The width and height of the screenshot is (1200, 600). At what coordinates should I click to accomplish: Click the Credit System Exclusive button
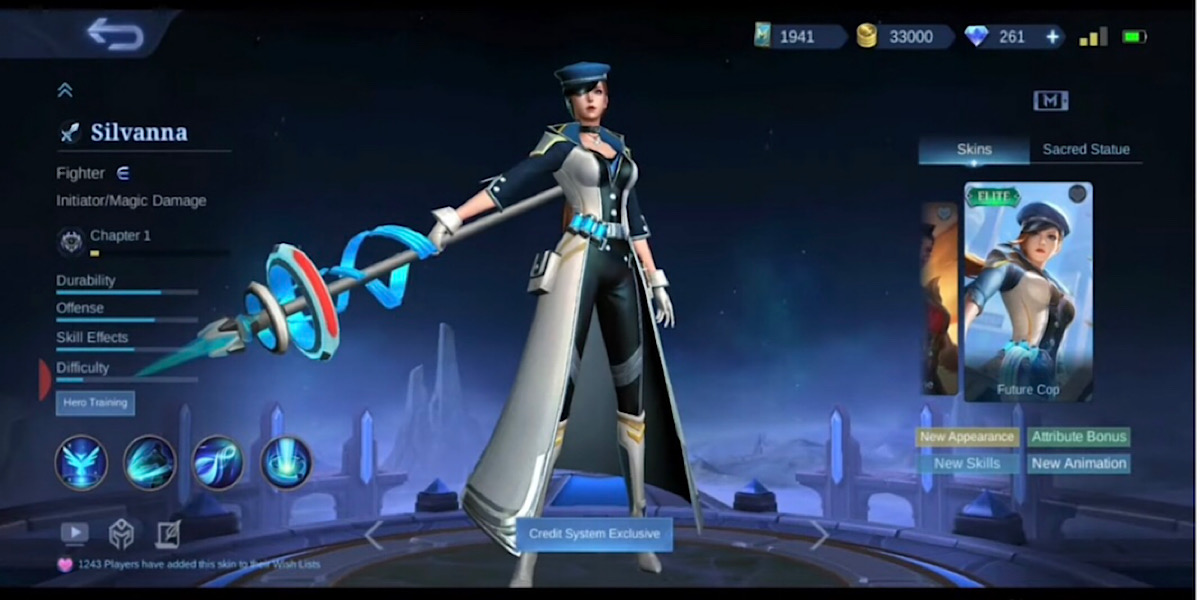tap(594, 534)
